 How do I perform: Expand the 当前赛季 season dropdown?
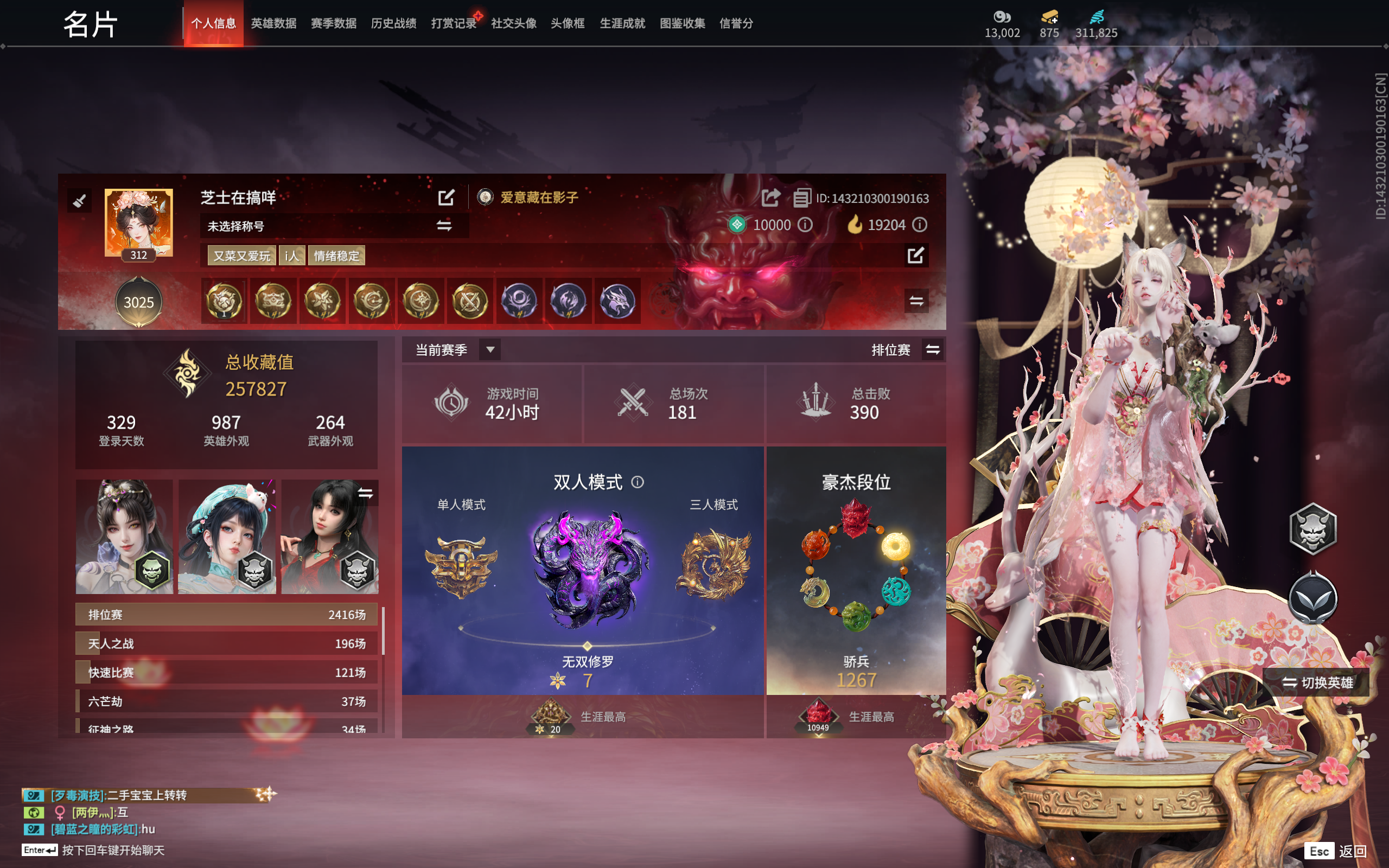(490, 349)
